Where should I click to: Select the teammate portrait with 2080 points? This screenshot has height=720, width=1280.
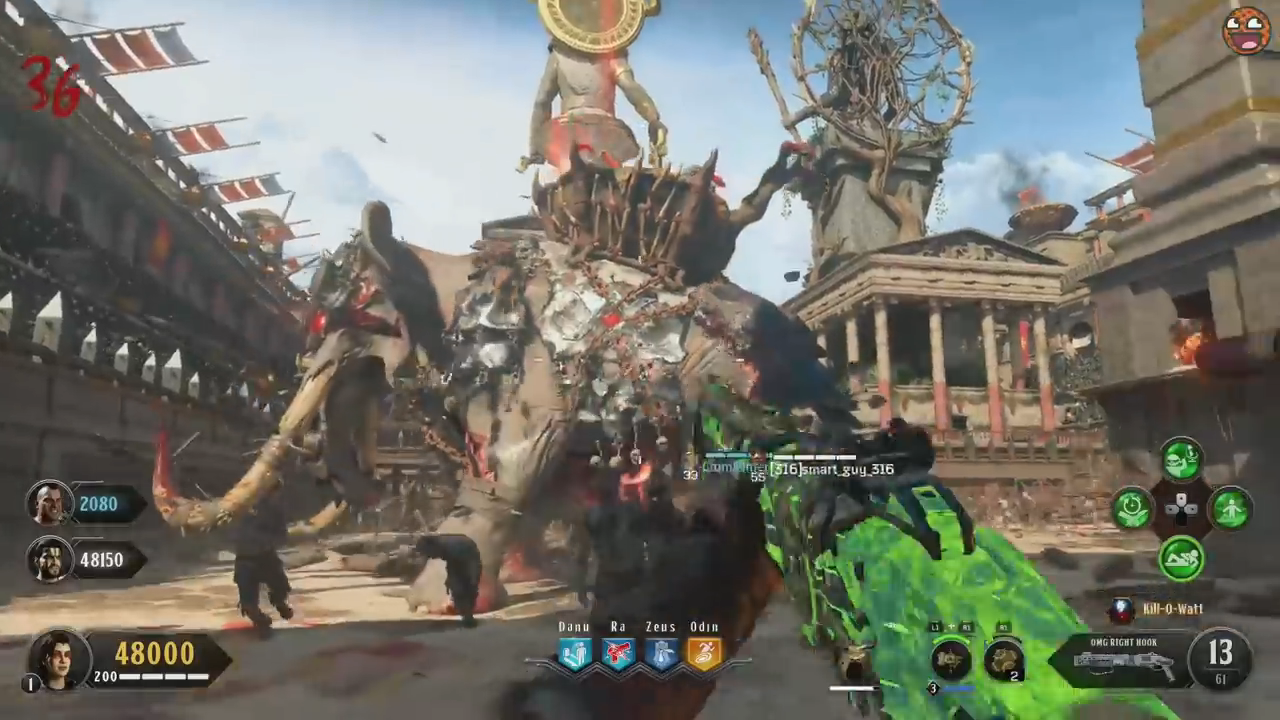click(48, 503)
